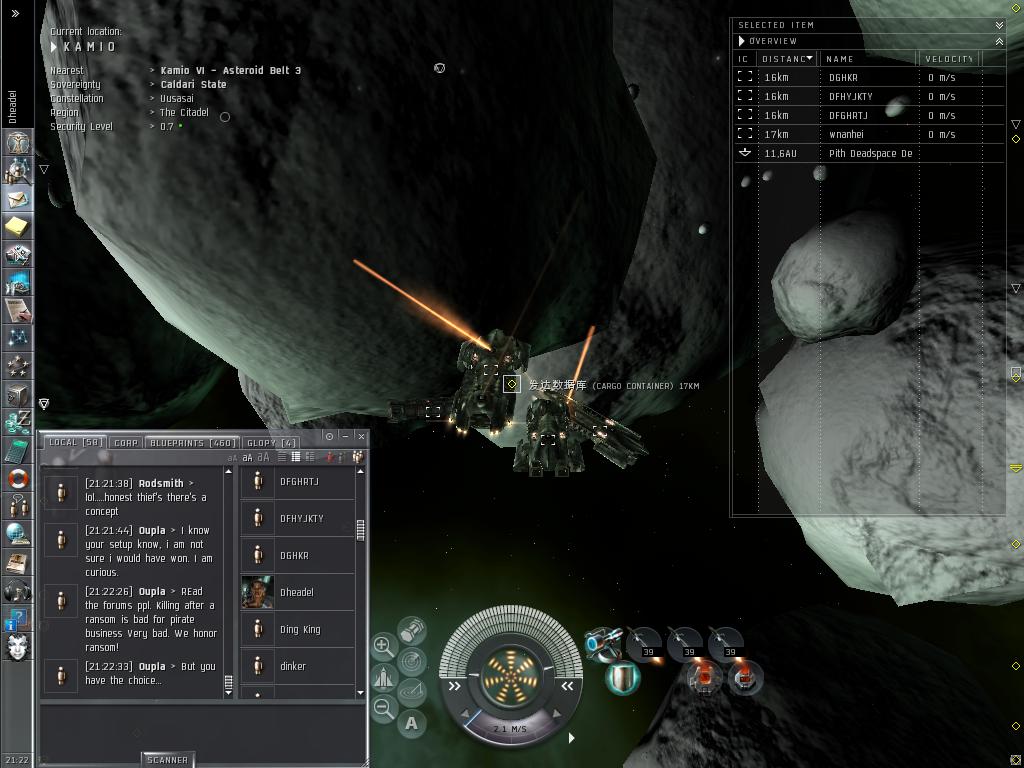Select DGHKR row in the overview
This screenshot has width=1024, height=768.
[843, 77]
